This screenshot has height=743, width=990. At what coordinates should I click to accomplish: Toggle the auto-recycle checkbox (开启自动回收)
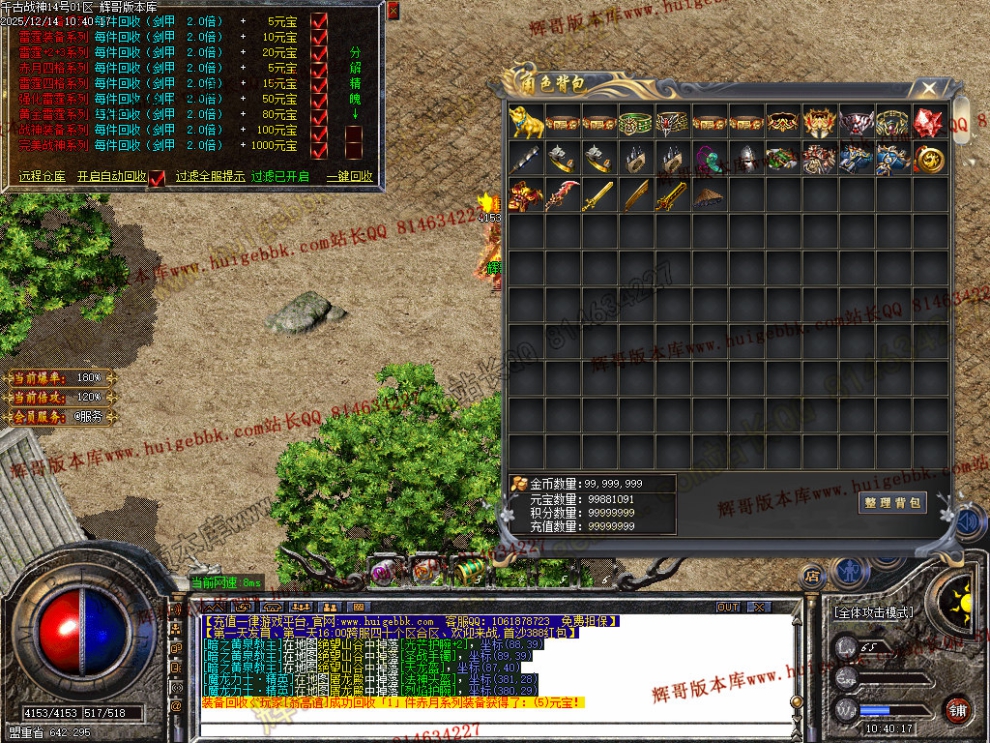tap(156, 177)
